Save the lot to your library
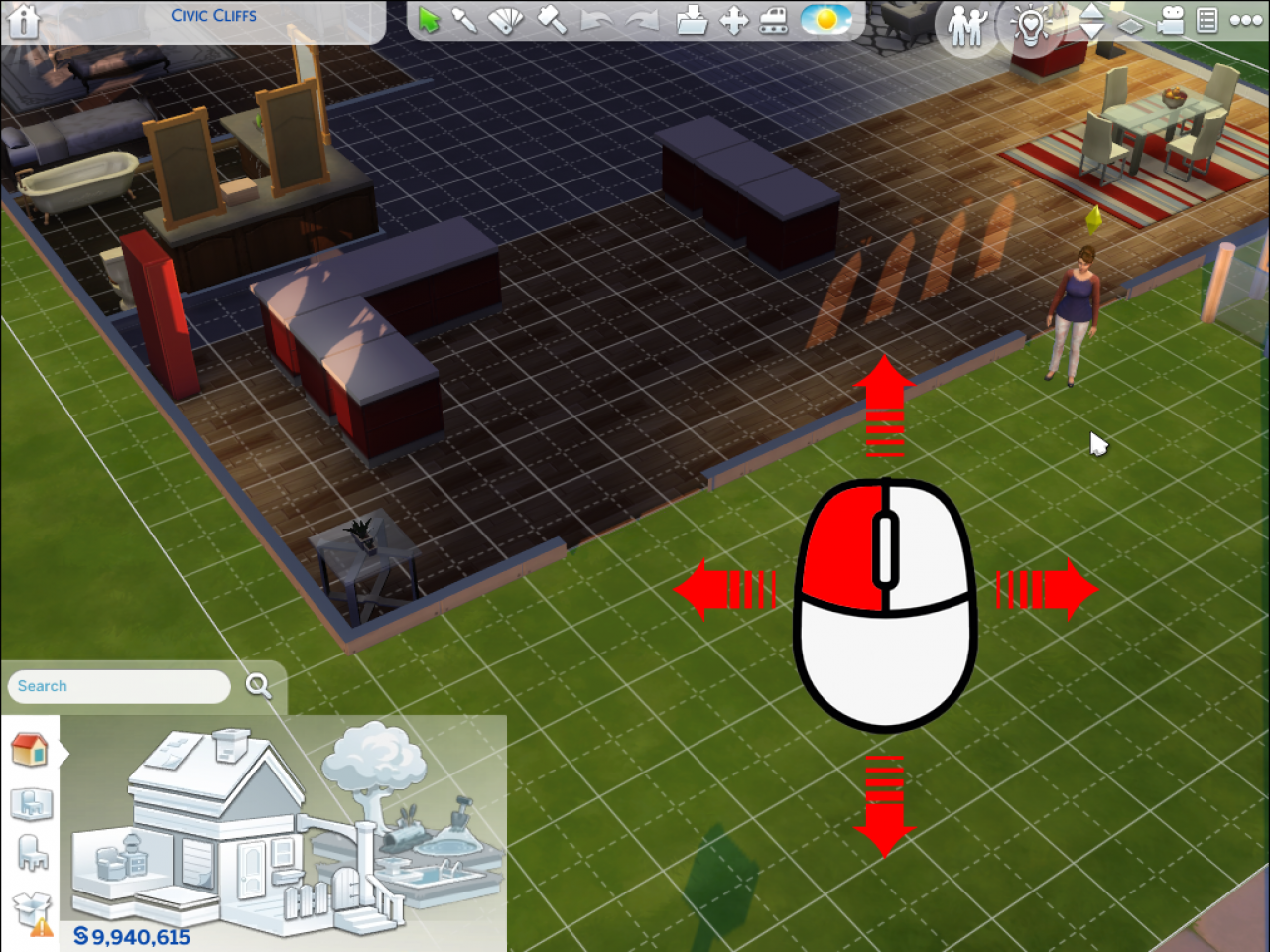The width and height of the screenshot is (1270, 952). (692, 20)
